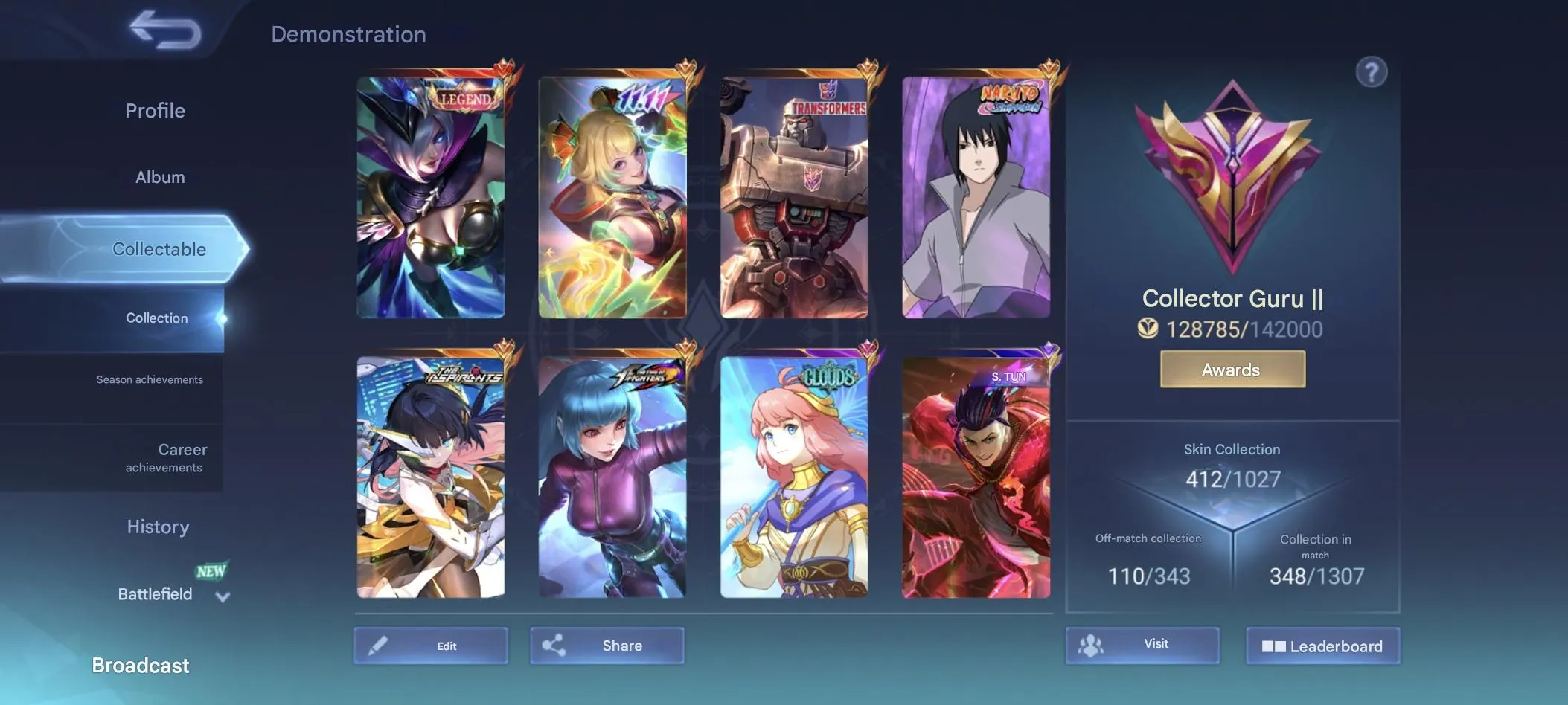Toggle the Collectable sidebar entry
Screen dimensions: 1568x705
(159, 249)
